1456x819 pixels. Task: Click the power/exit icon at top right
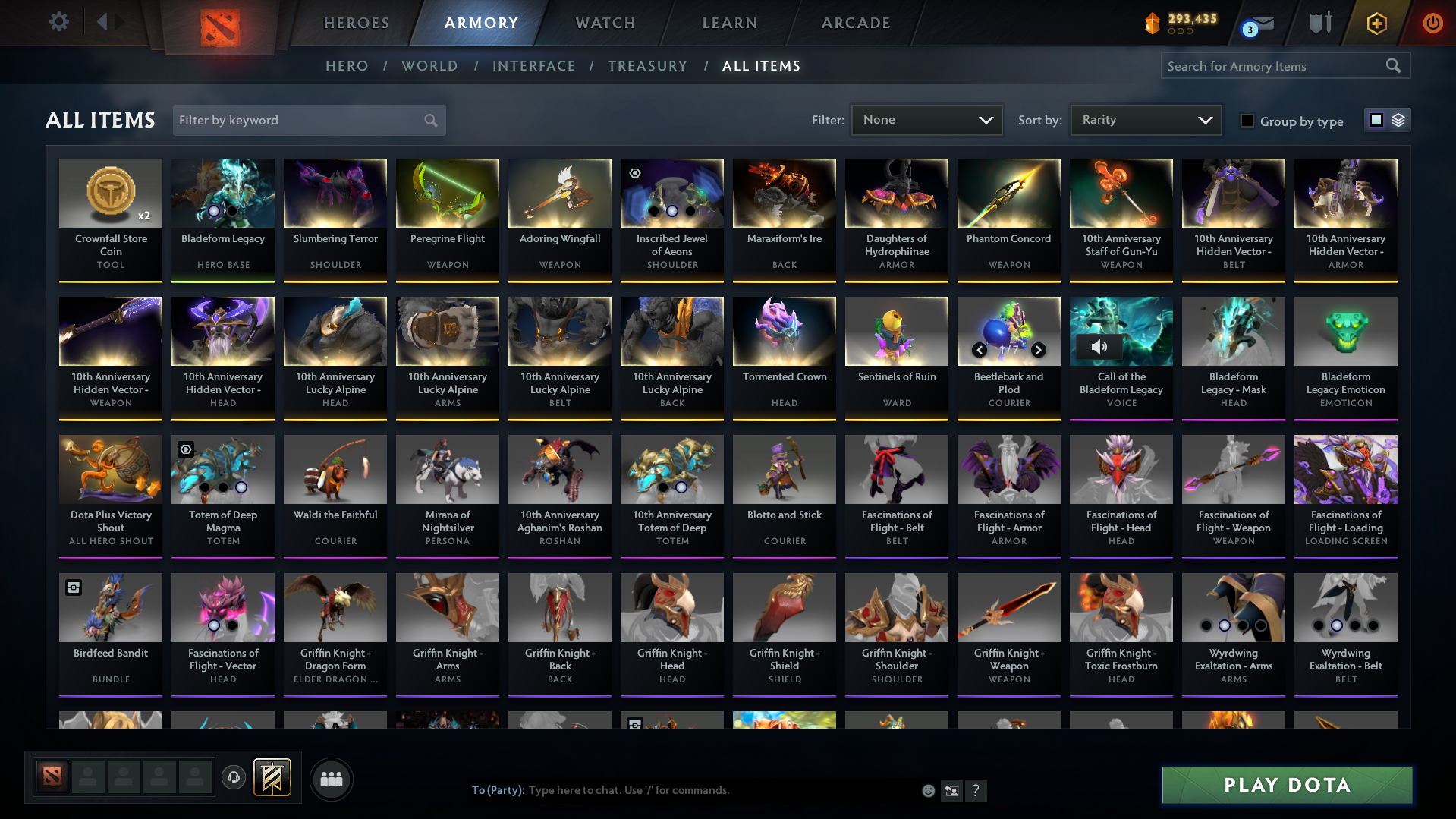[x=1432, y=24]
